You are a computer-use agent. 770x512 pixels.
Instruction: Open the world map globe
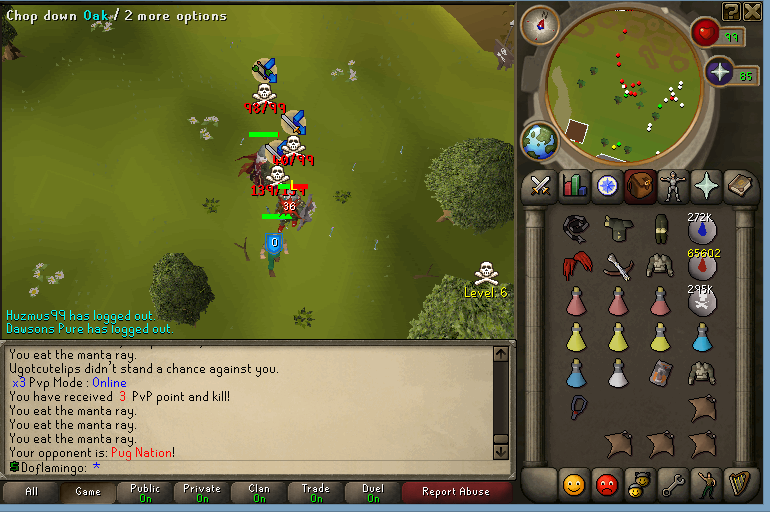[541, 140]
